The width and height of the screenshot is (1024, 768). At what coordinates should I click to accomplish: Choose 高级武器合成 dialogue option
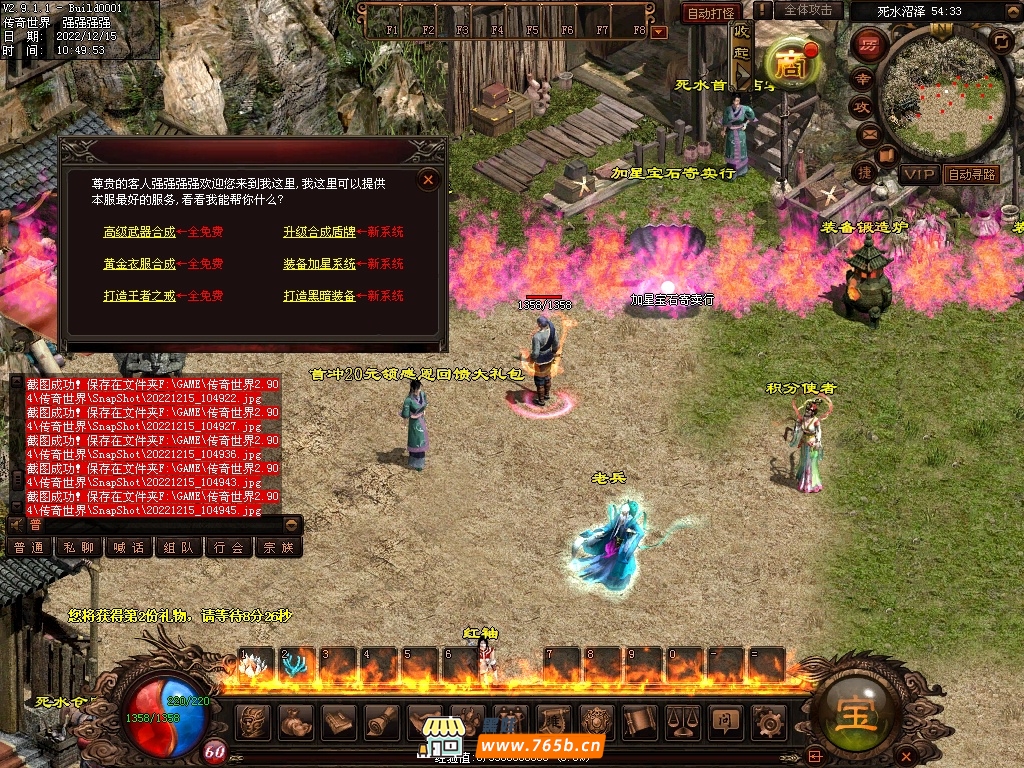point(139,232)
